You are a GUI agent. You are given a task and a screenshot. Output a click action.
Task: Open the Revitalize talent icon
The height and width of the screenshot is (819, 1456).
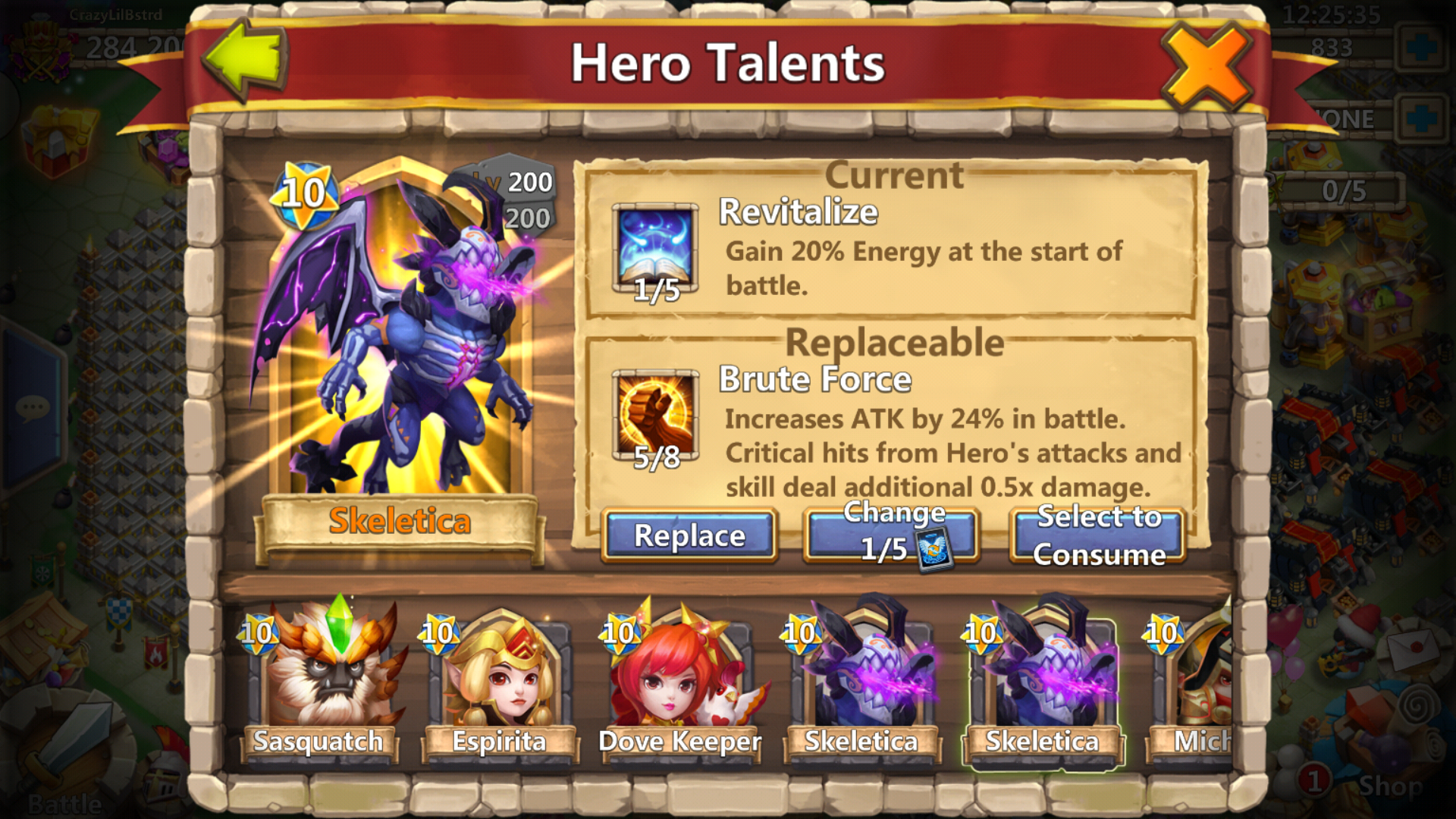click(x=654, y=246)
